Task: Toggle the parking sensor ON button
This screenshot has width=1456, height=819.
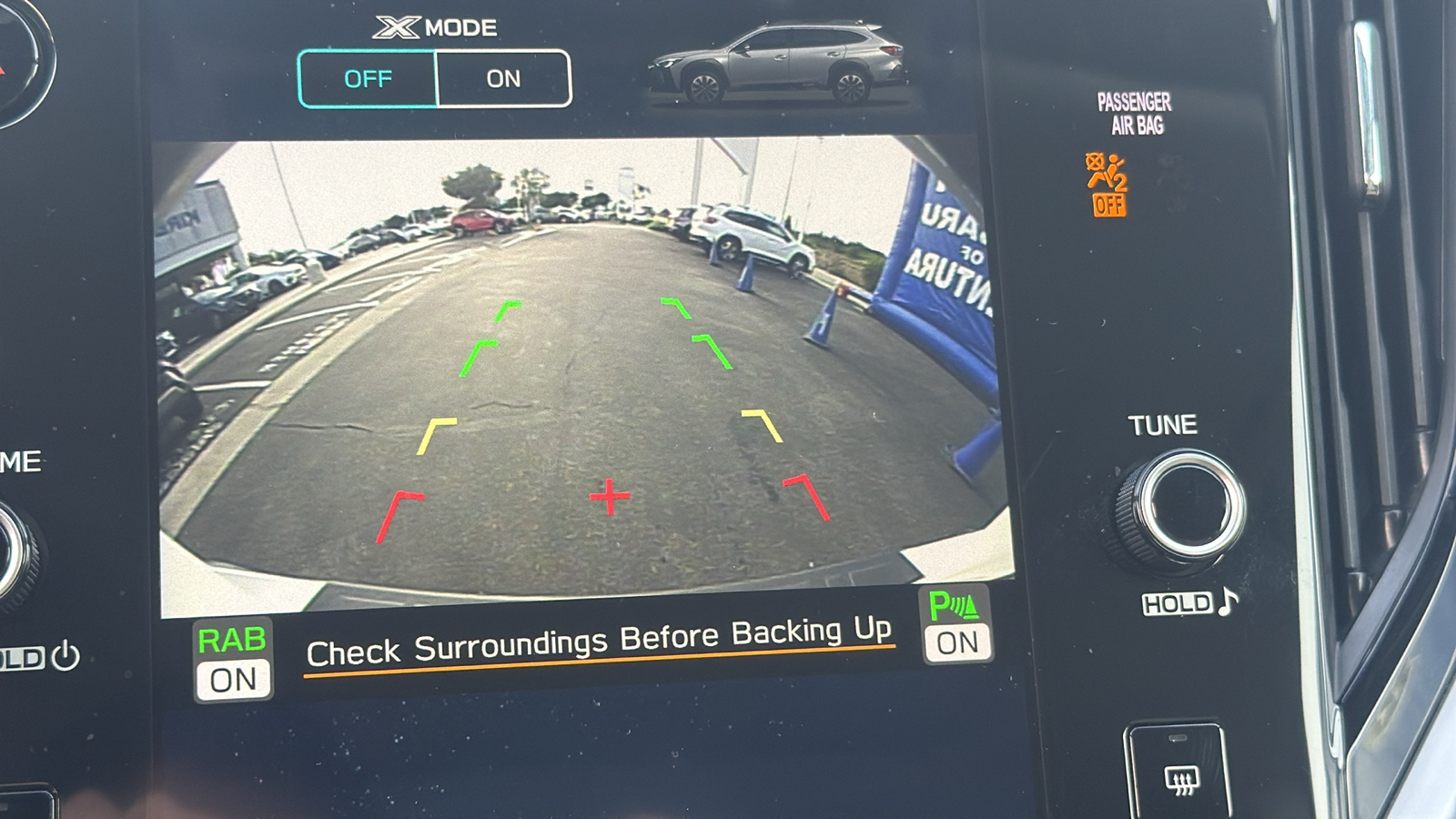Action: [x=955, y=626]
